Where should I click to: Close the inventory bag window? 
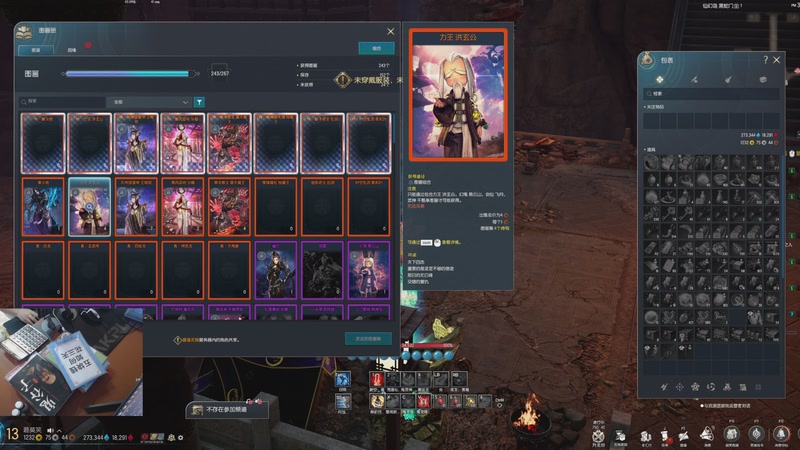[x=778, y=60]
